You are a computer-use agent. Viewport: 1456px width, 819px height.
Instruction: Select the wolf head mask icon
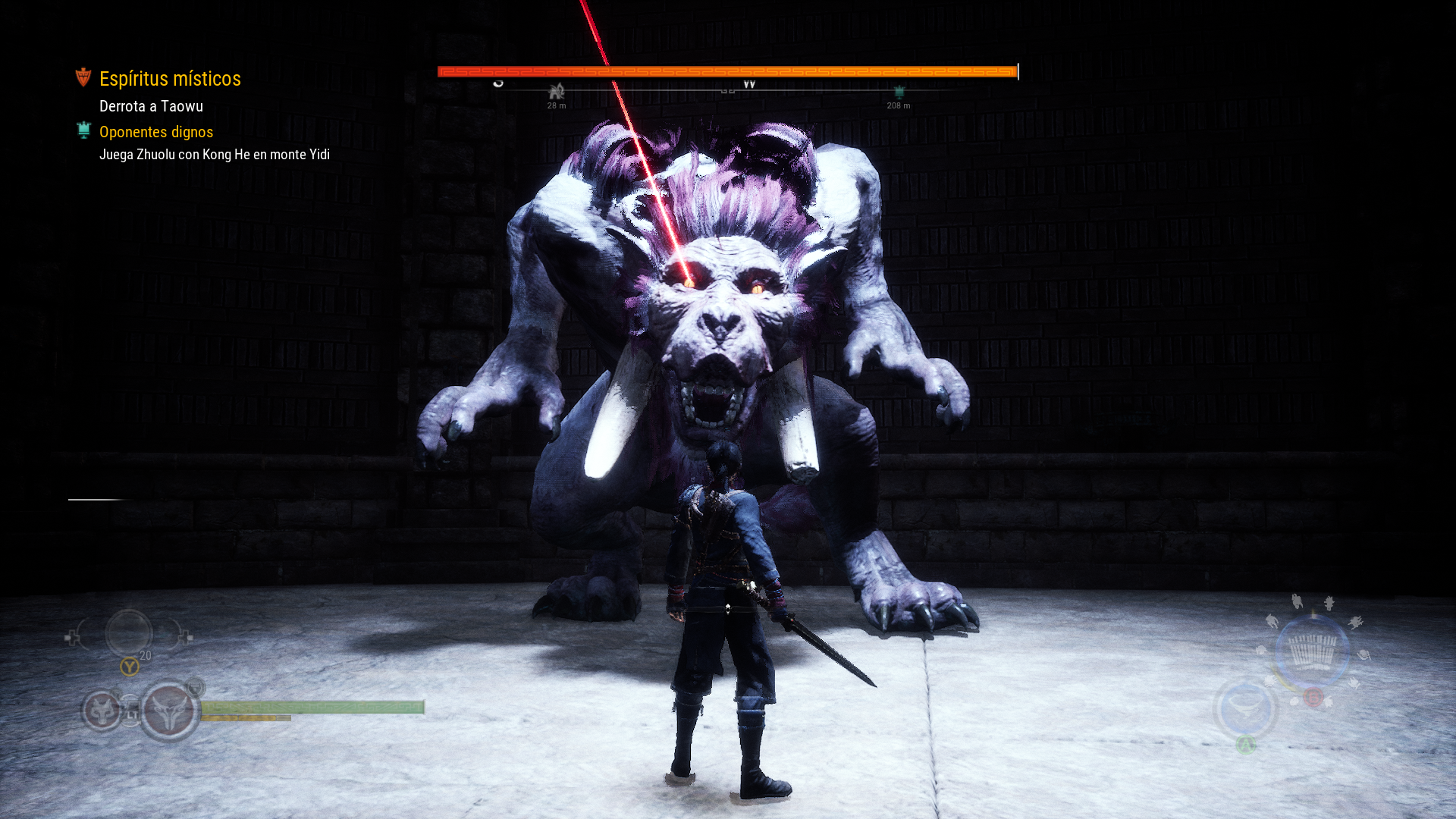click(102, 711)
